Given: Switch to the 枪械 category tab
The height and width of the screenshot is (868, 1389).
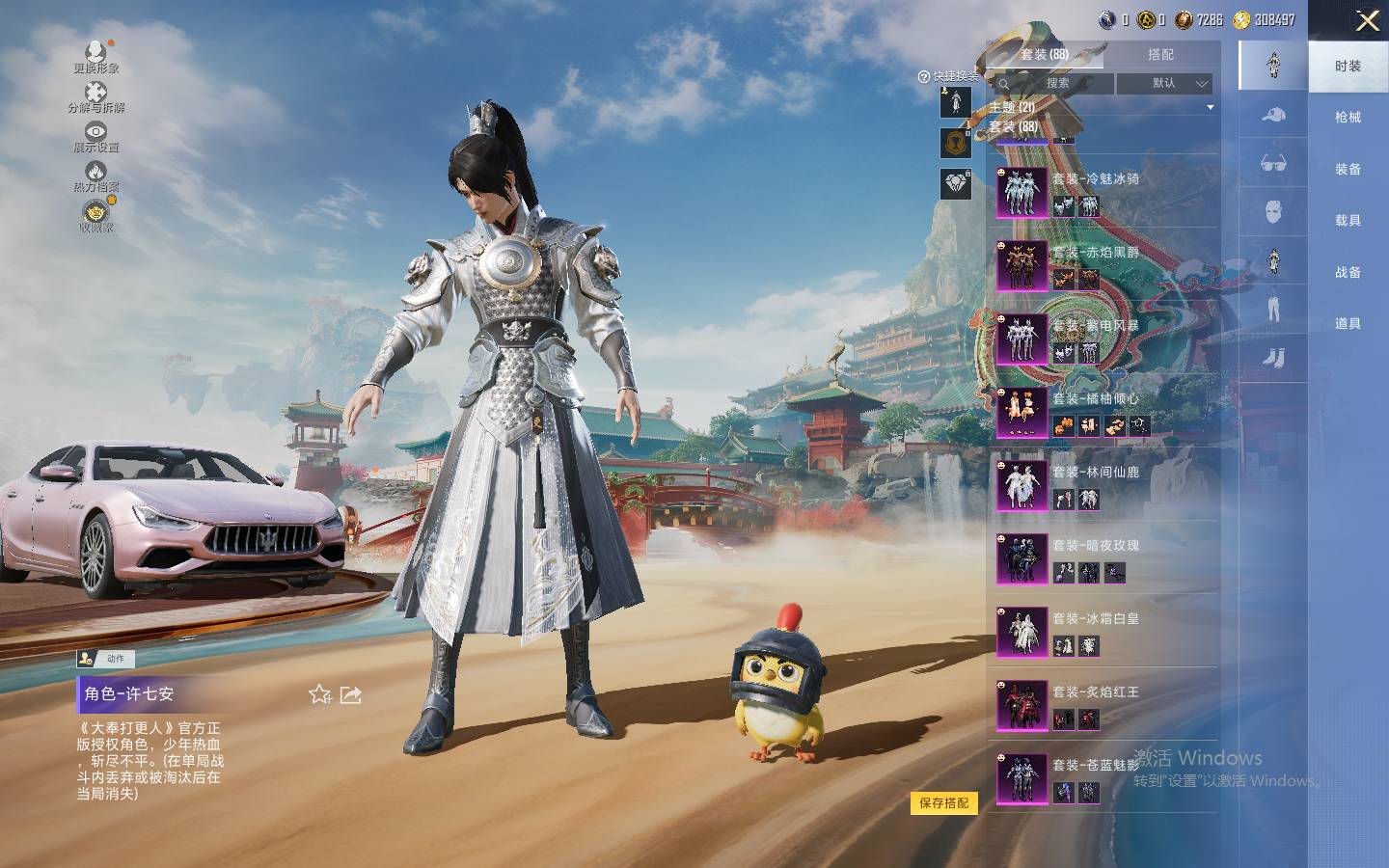Looking at the screenshot, I should pyautogui.click(x=1348, y=118).
